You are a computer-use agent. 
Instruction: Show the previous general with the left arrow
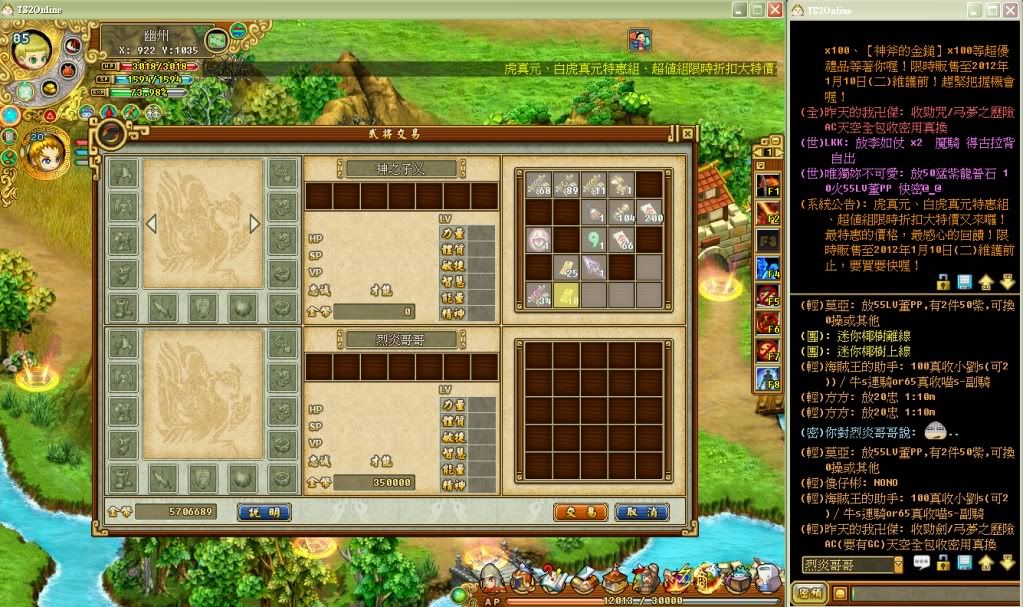151,223
